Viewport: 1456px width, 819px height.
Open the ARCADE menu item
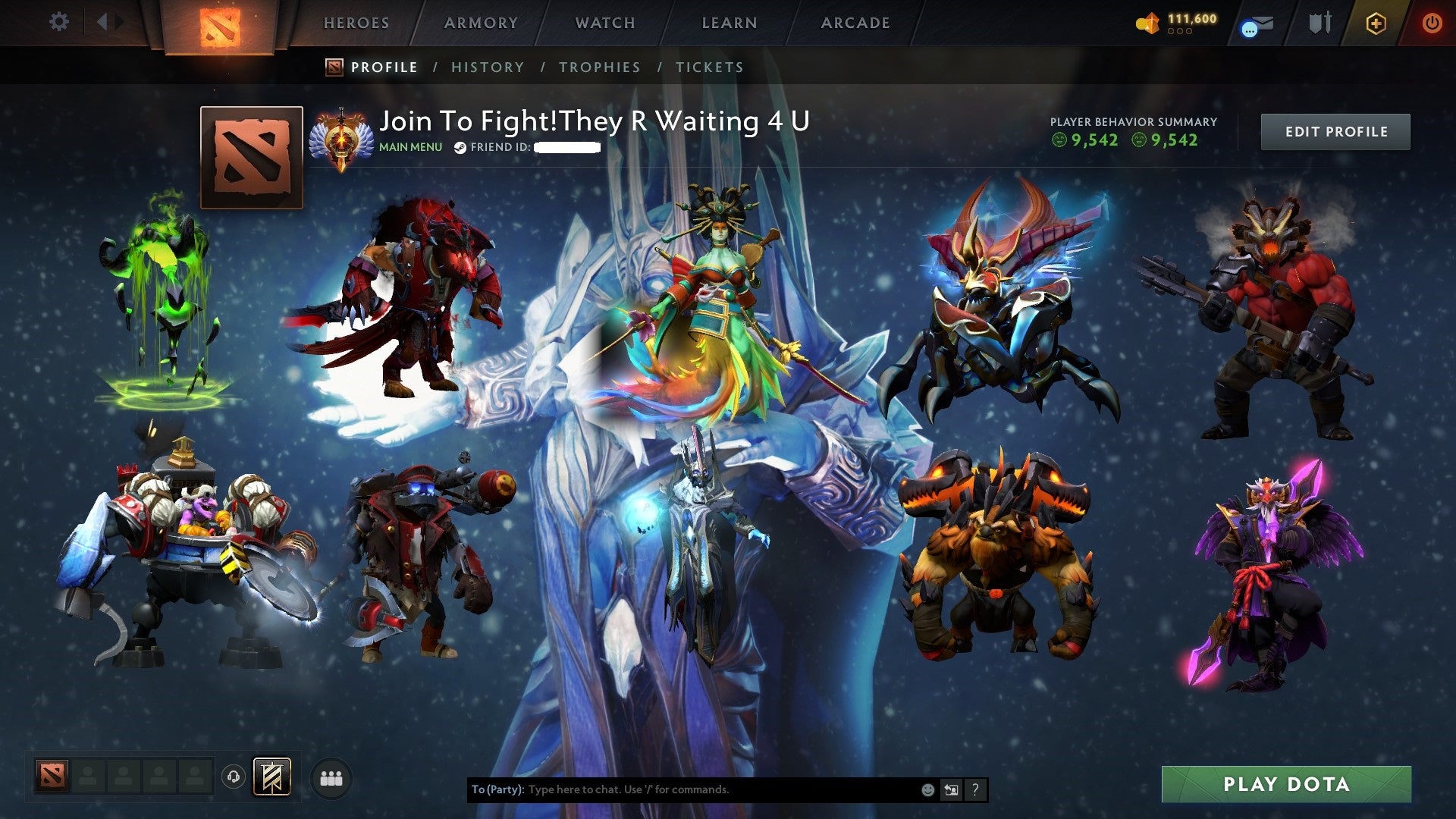(855, 23)
